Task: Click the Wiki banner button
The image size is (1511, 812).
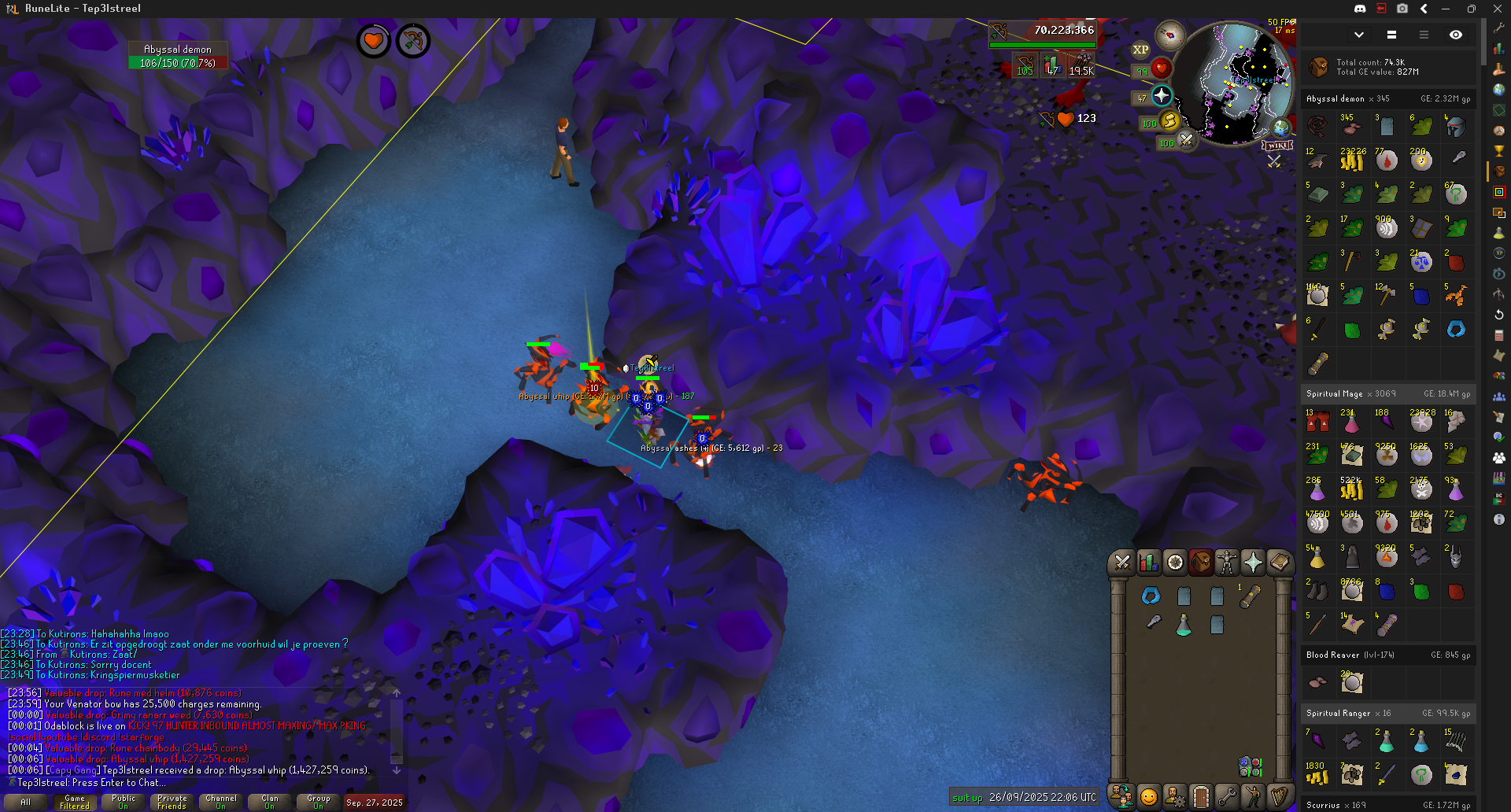Action: coord(1276,145)
